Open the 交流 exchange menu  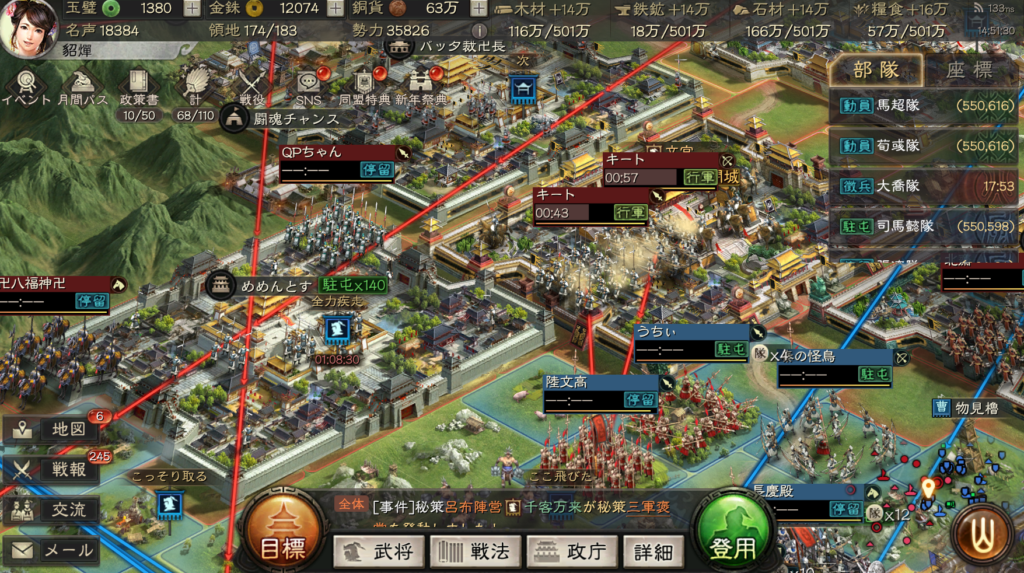click(51, 510)
